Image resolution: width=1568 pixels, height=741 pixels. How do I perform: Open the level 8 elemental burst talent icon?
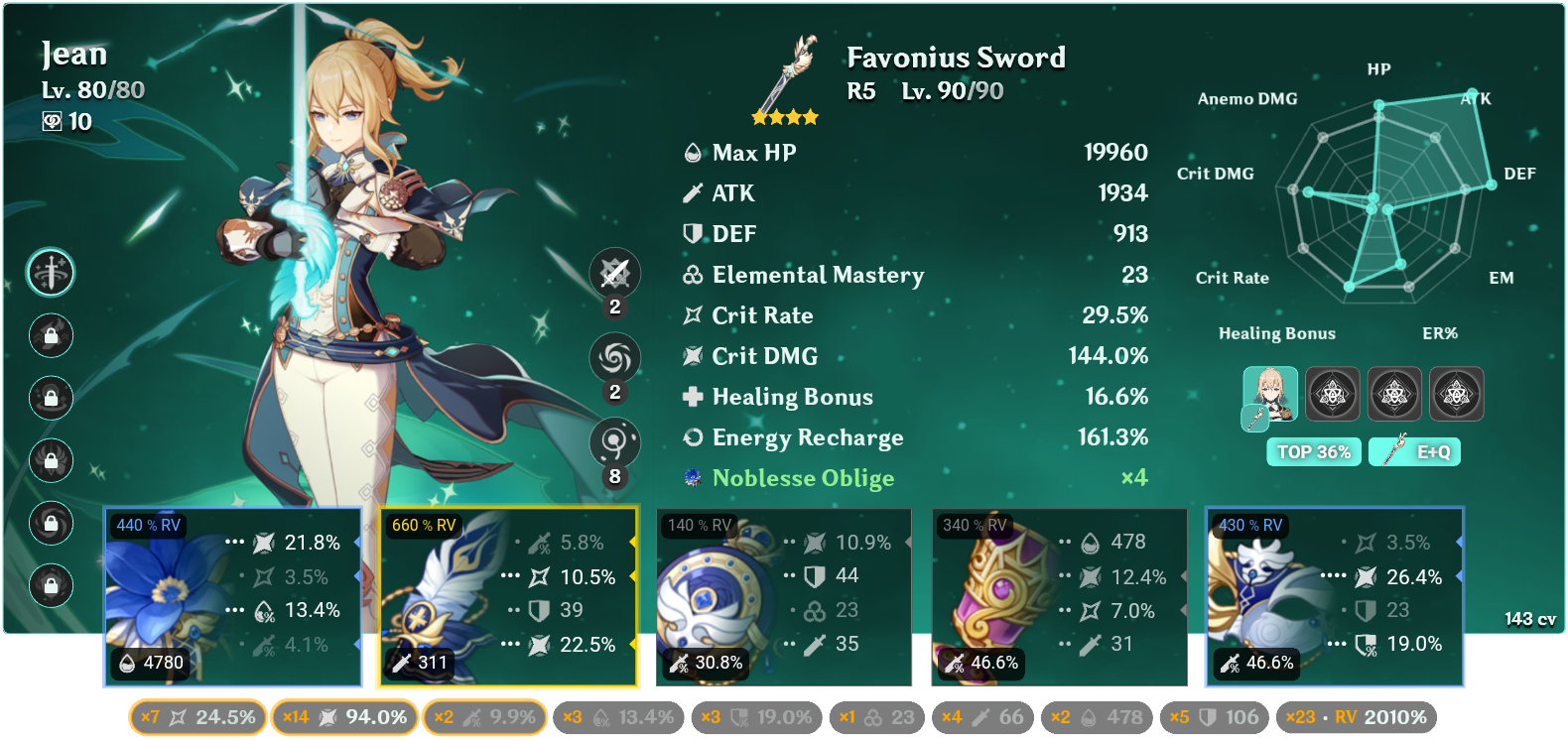614,441
